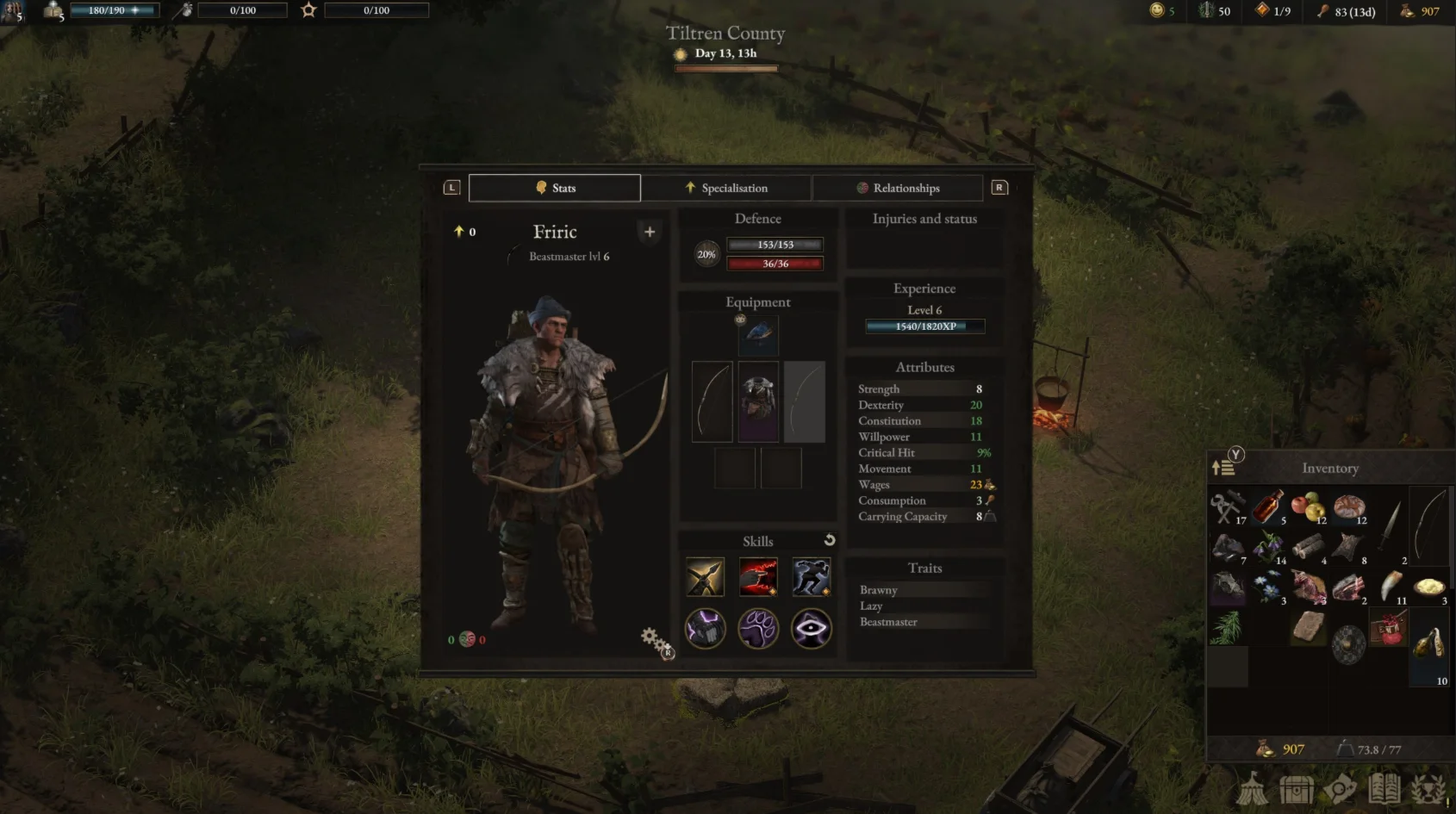Choose the crossed arrows skill icon
This screenshot has height=814, width=1456.
pos(705,577)
